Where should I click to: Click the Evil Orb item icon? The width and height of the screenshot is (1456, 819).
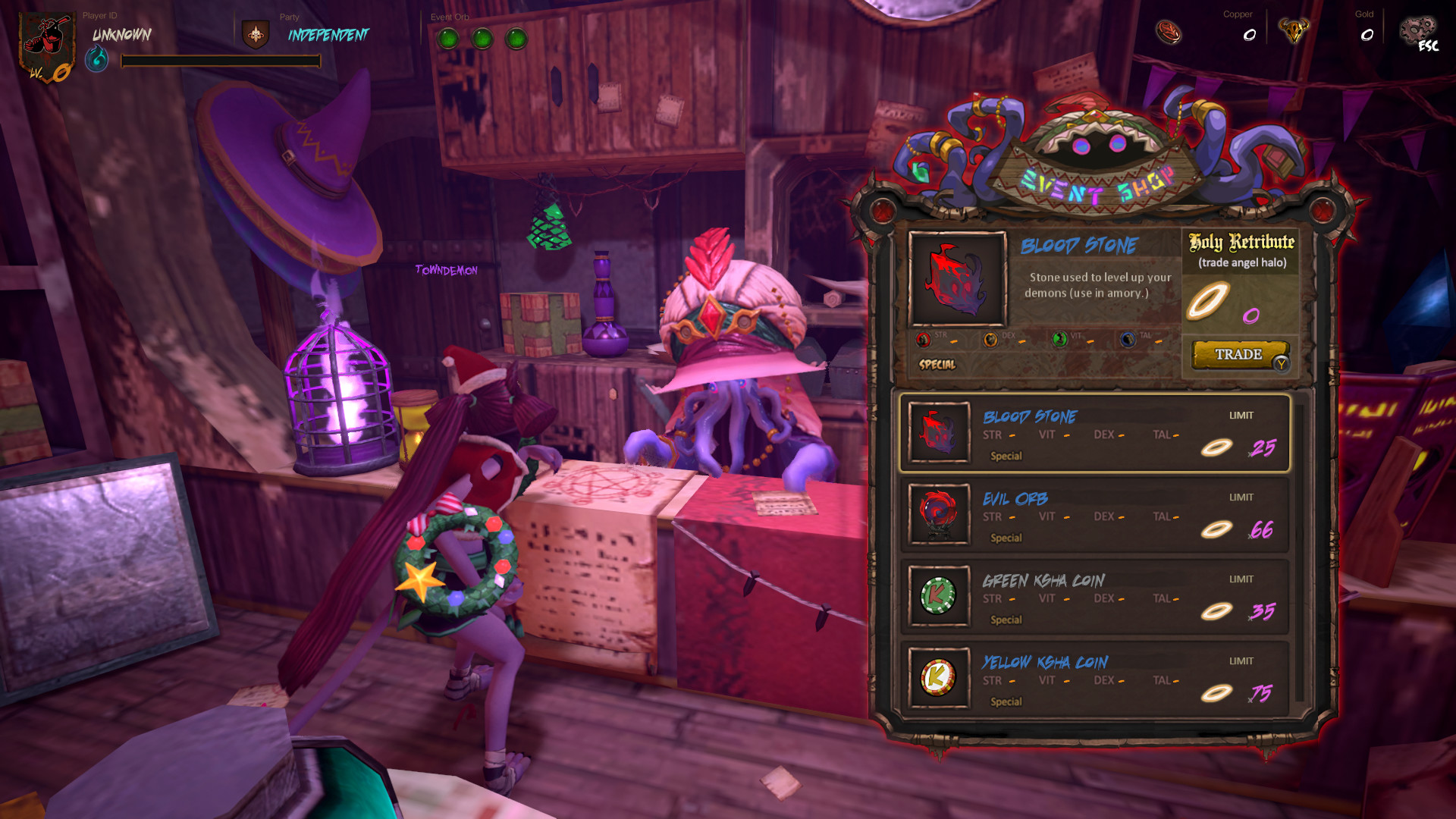(939, 515)
